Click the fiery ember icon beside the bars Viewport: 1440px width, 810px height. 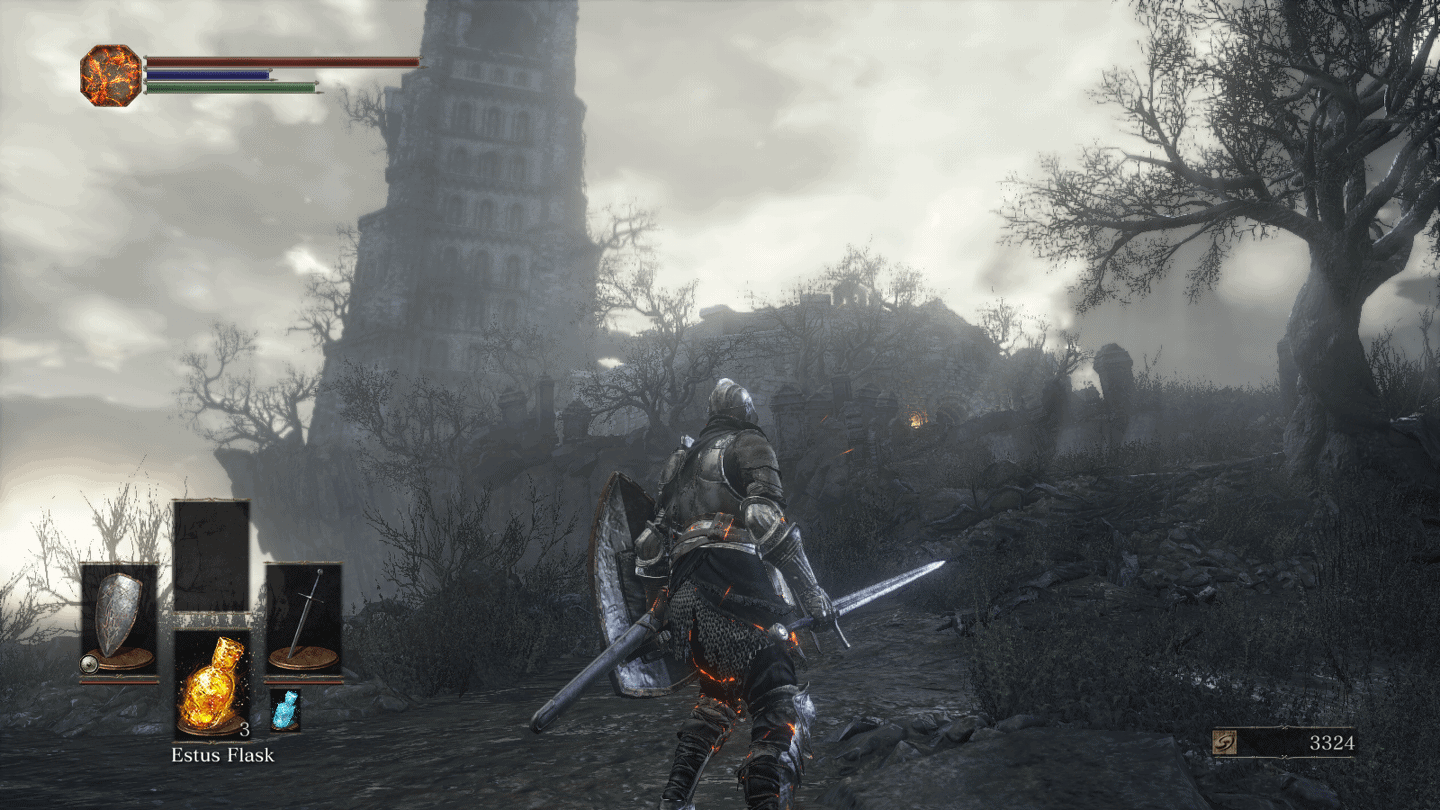(x=111, y=76)
